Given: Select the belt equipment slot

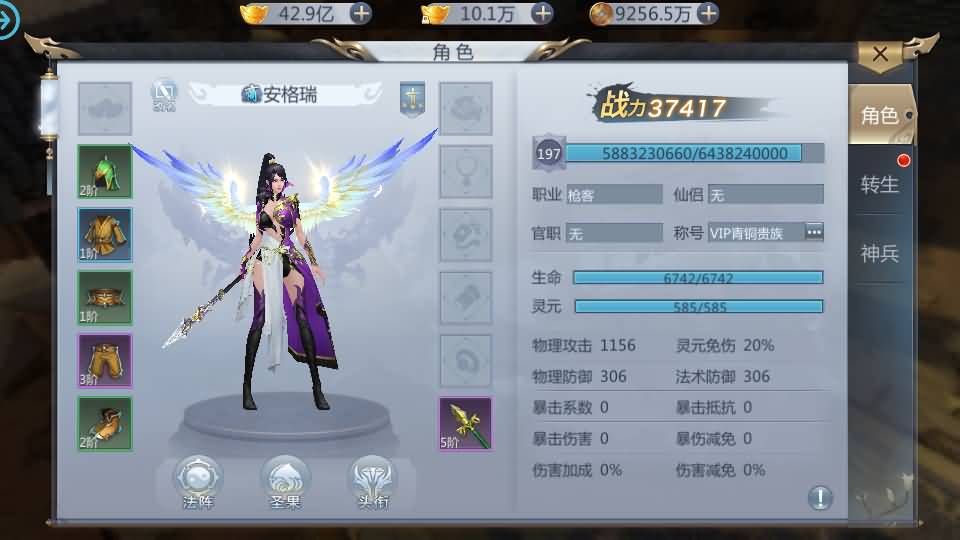Looking at the screenshot, I should [x=105, y=298].
